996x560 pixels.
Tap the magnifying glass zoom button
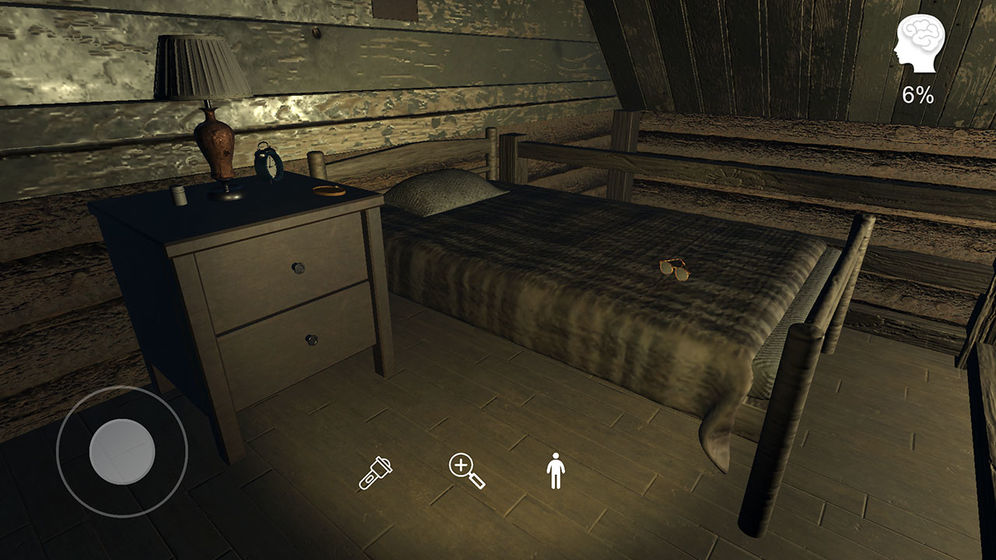[466, 471]
